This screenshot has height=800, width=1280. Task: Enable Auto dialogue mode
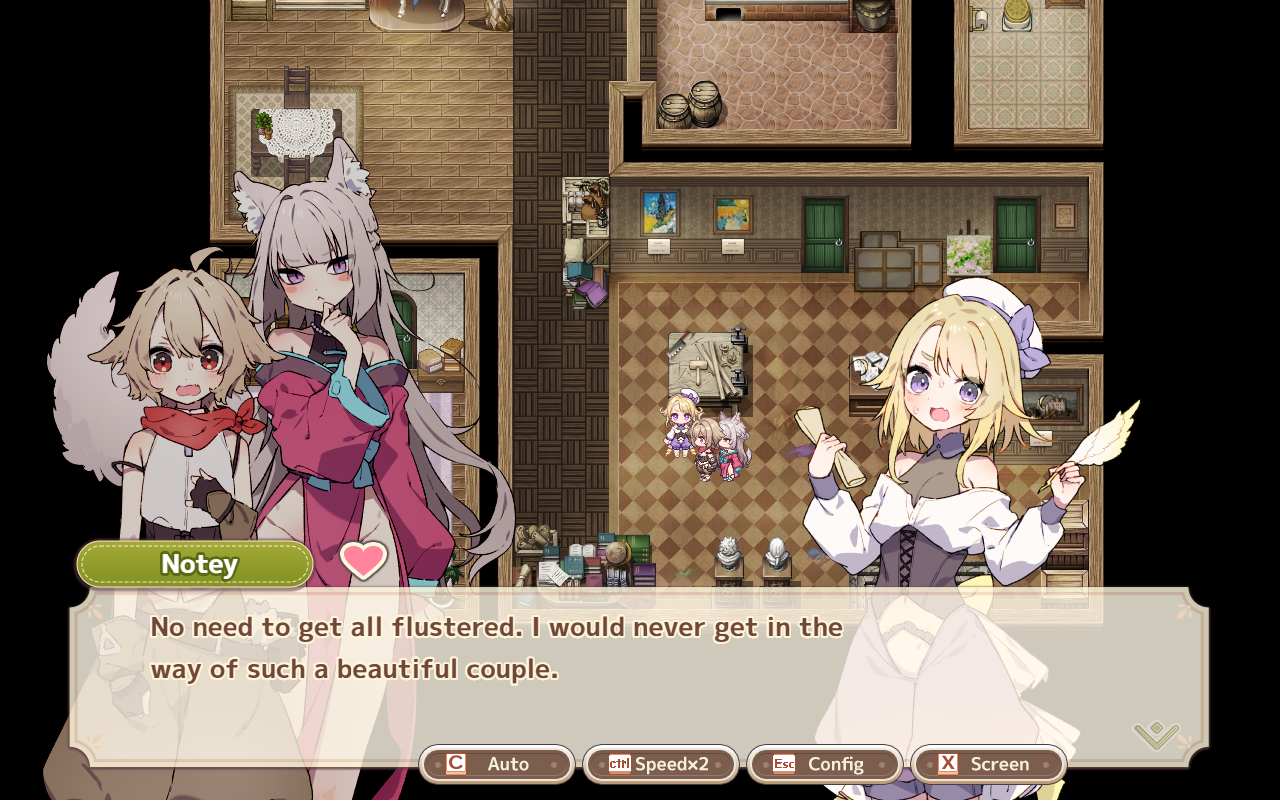coord(497,764)
